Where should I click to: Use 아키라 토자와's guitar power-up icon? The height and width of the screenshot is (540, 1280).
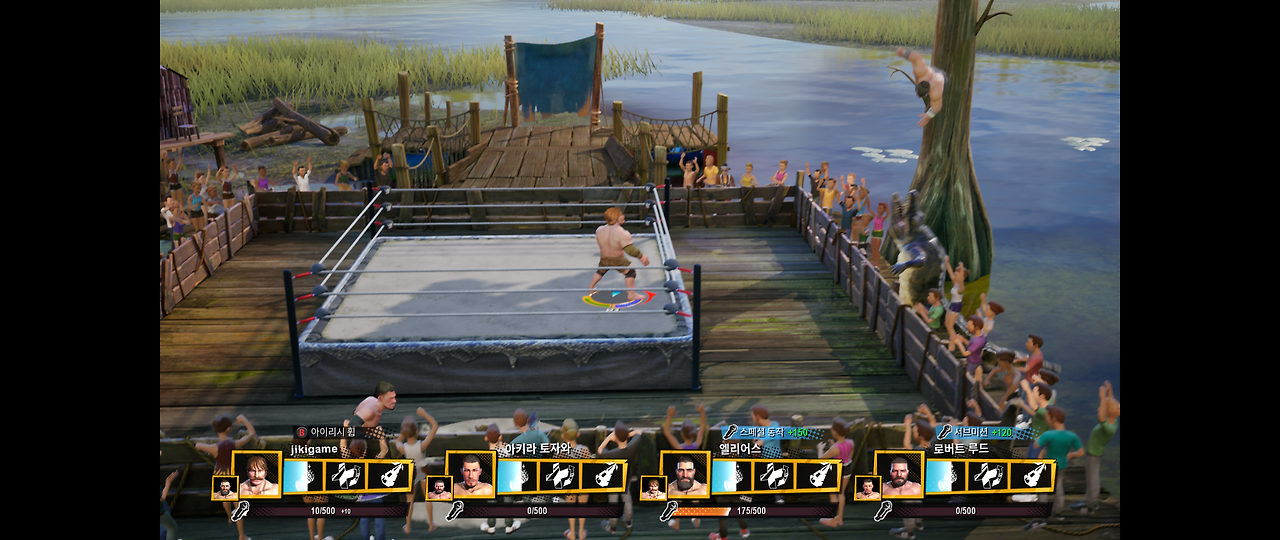(603, 476)
